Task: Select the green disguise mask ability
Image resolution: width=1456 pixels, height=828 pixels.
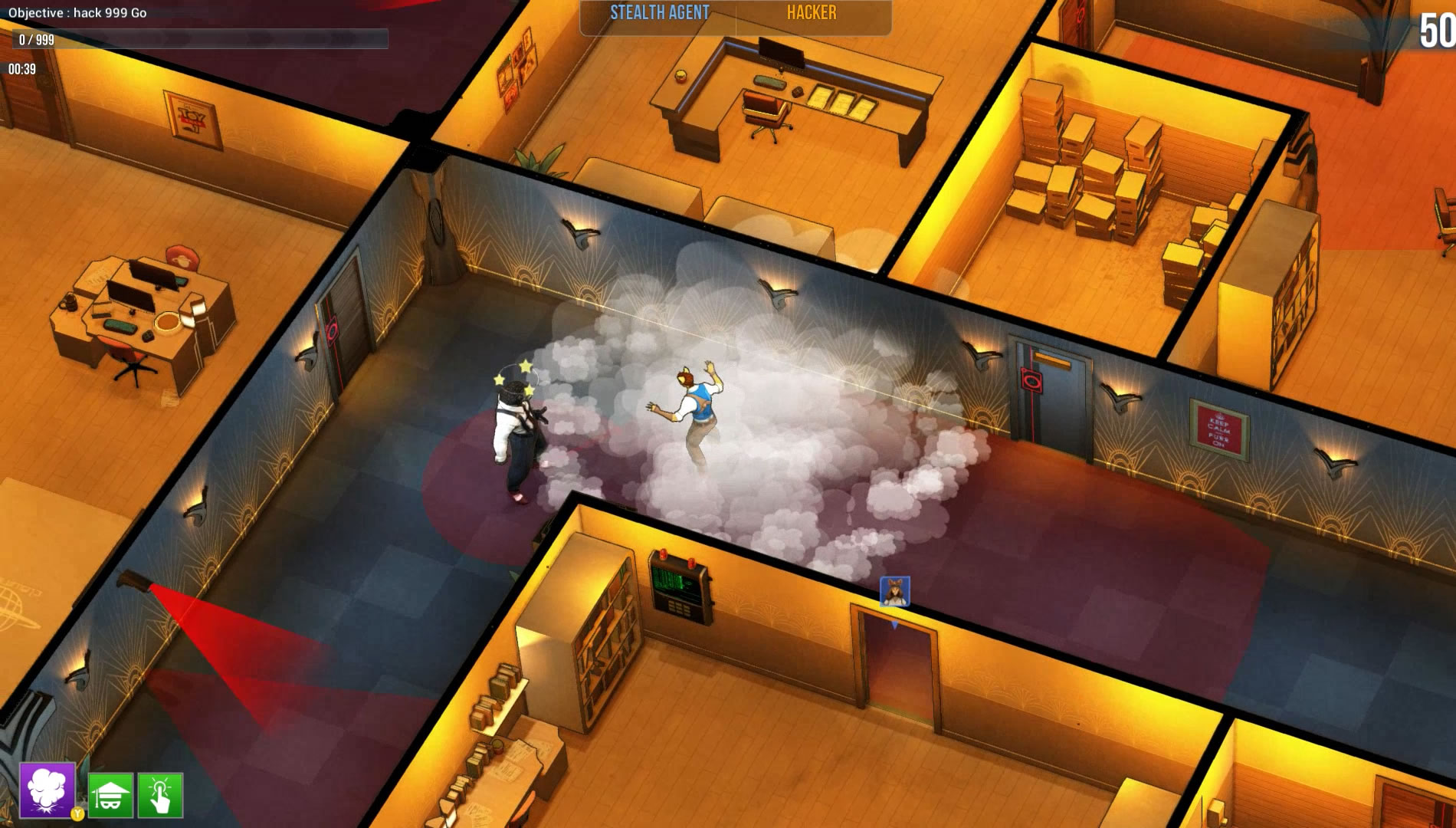Action: (x=111, y=795)
